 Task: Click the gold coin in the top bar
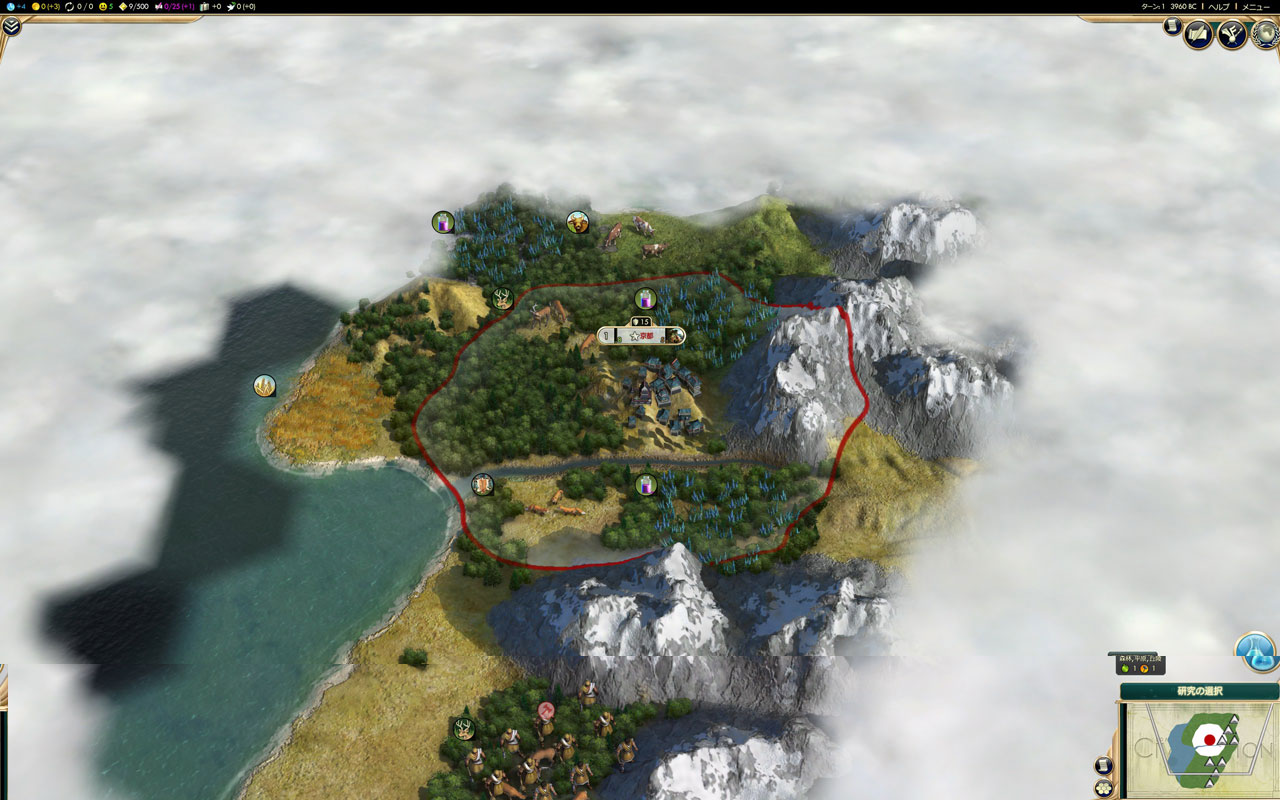(36, 6)
